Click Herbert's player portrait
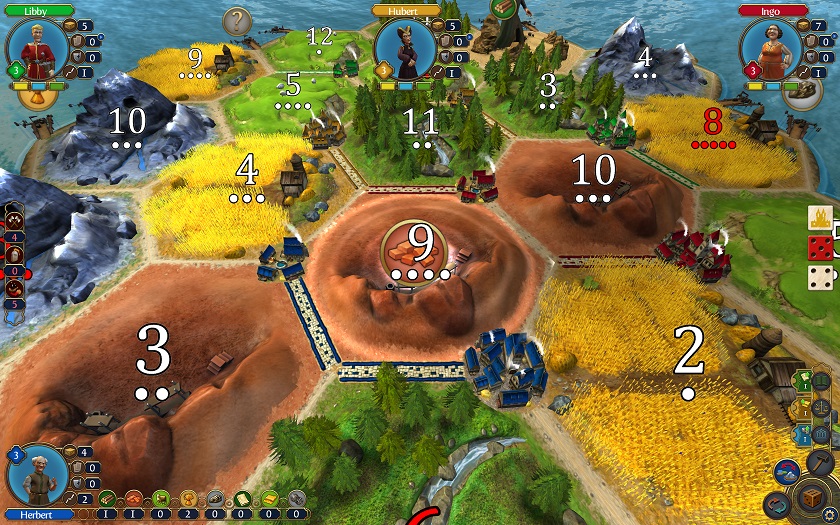The height and width of the screenshot is (525, 840). (x=38, y=475)
